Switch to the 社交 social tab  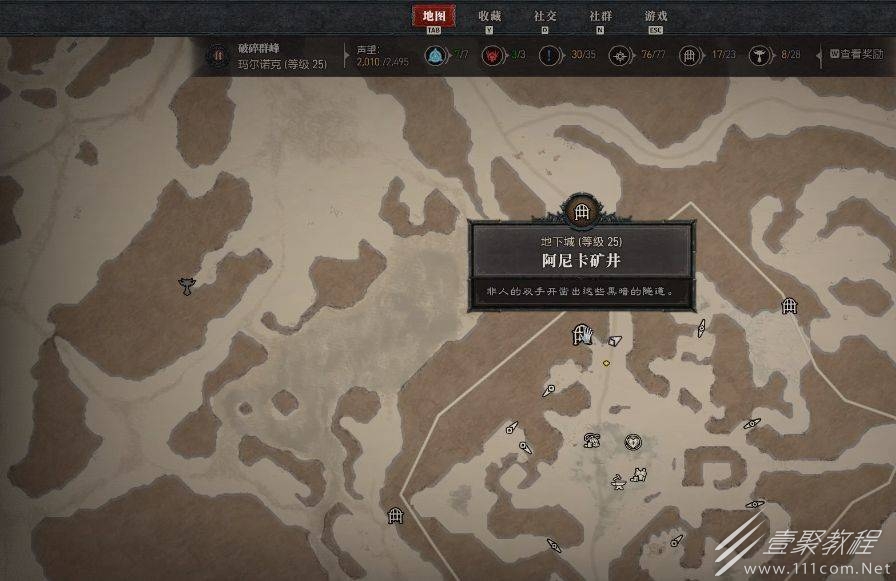point(545,16)
